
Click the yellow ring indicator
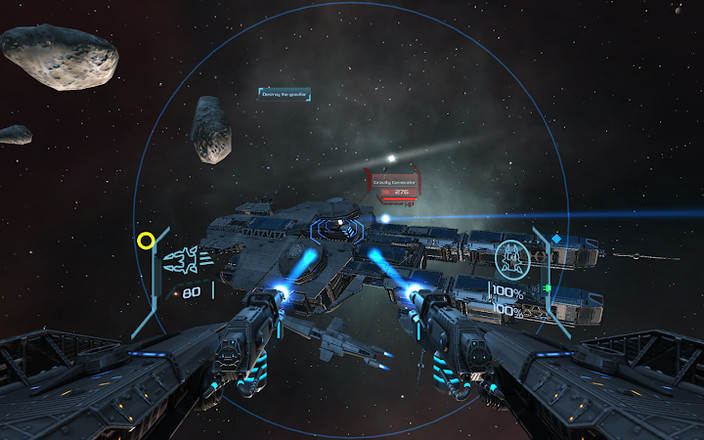(x=146, y=240)
